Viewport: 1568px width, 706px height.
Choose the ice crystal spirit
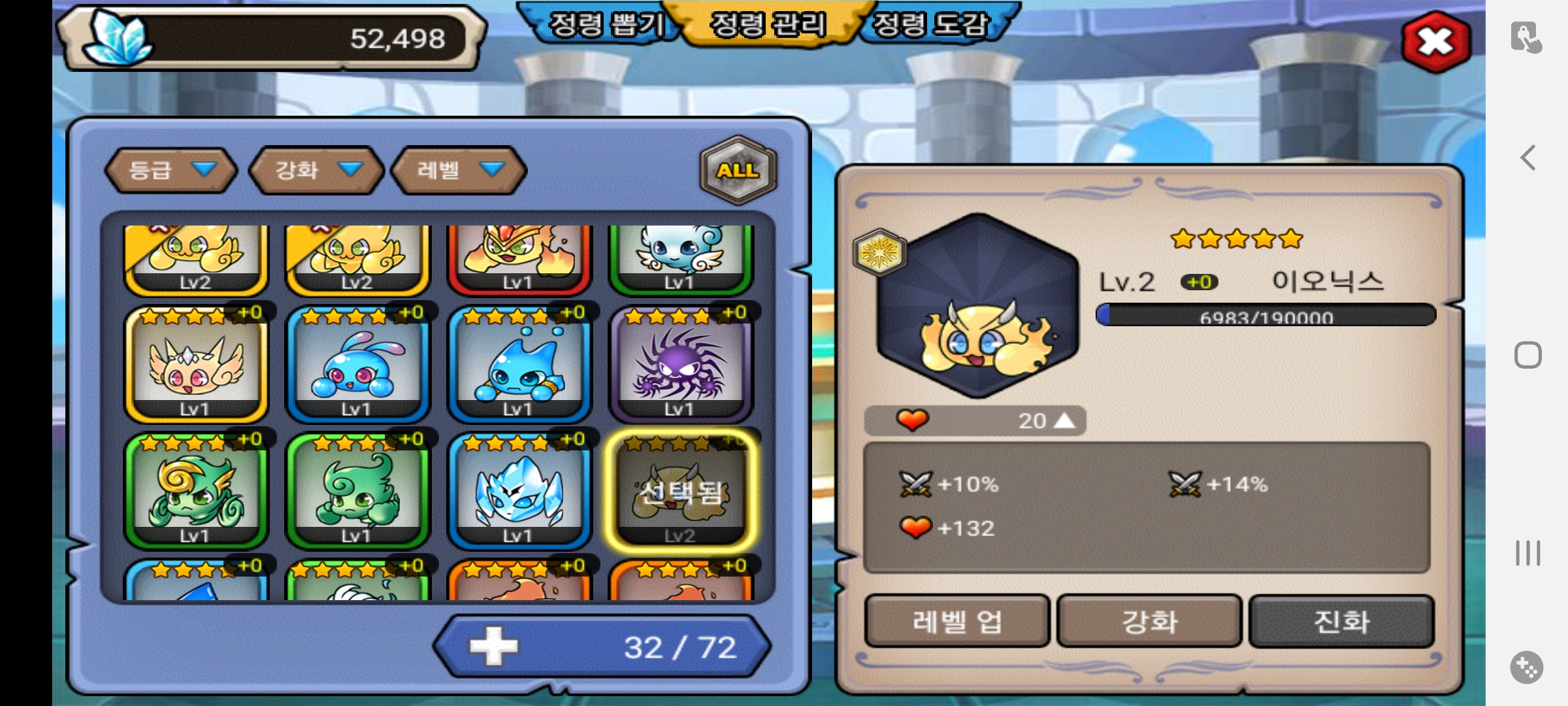(519, 492)
